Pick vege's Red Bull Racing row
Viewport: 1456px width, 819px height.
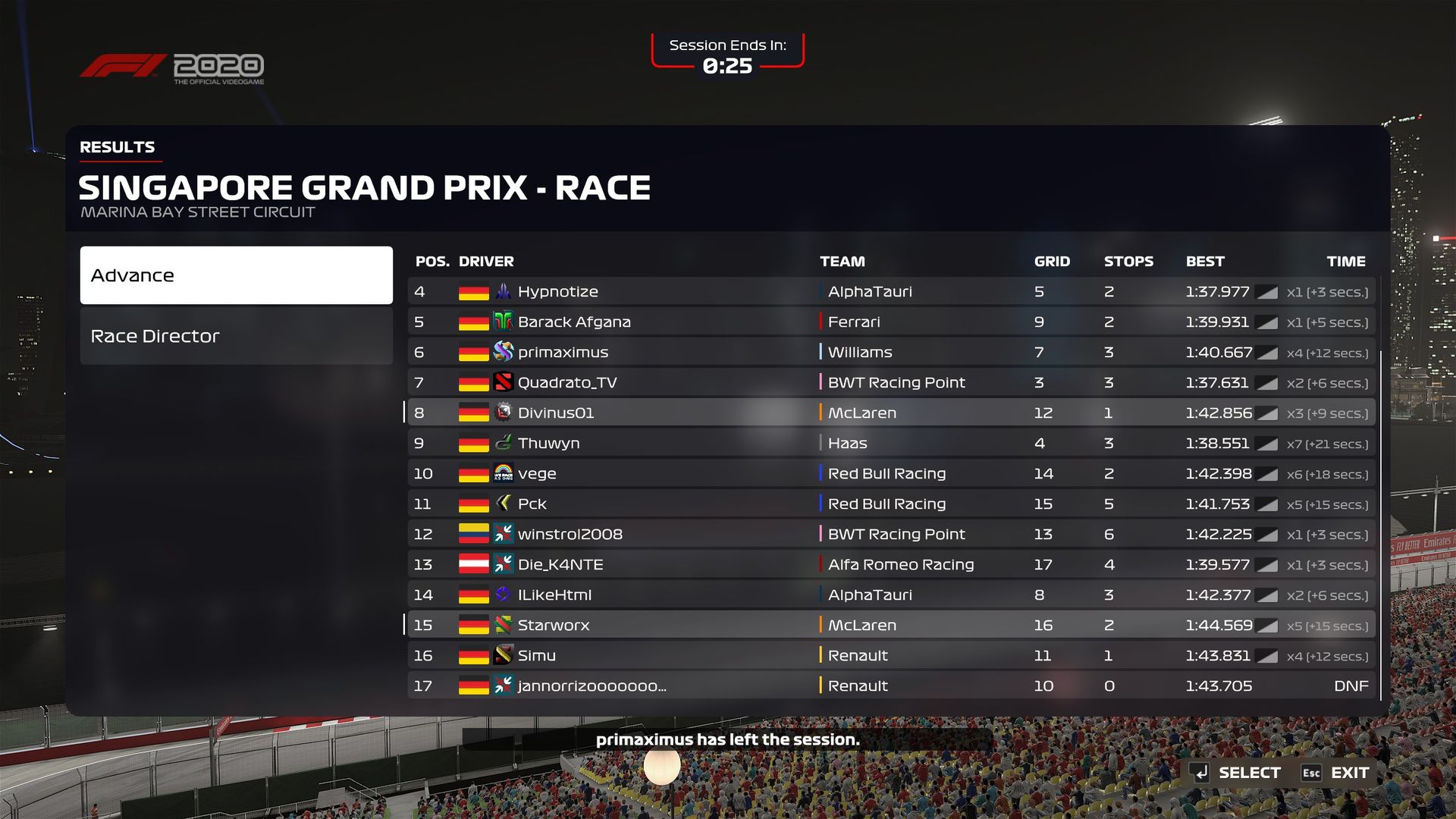(x=891, y=473)
